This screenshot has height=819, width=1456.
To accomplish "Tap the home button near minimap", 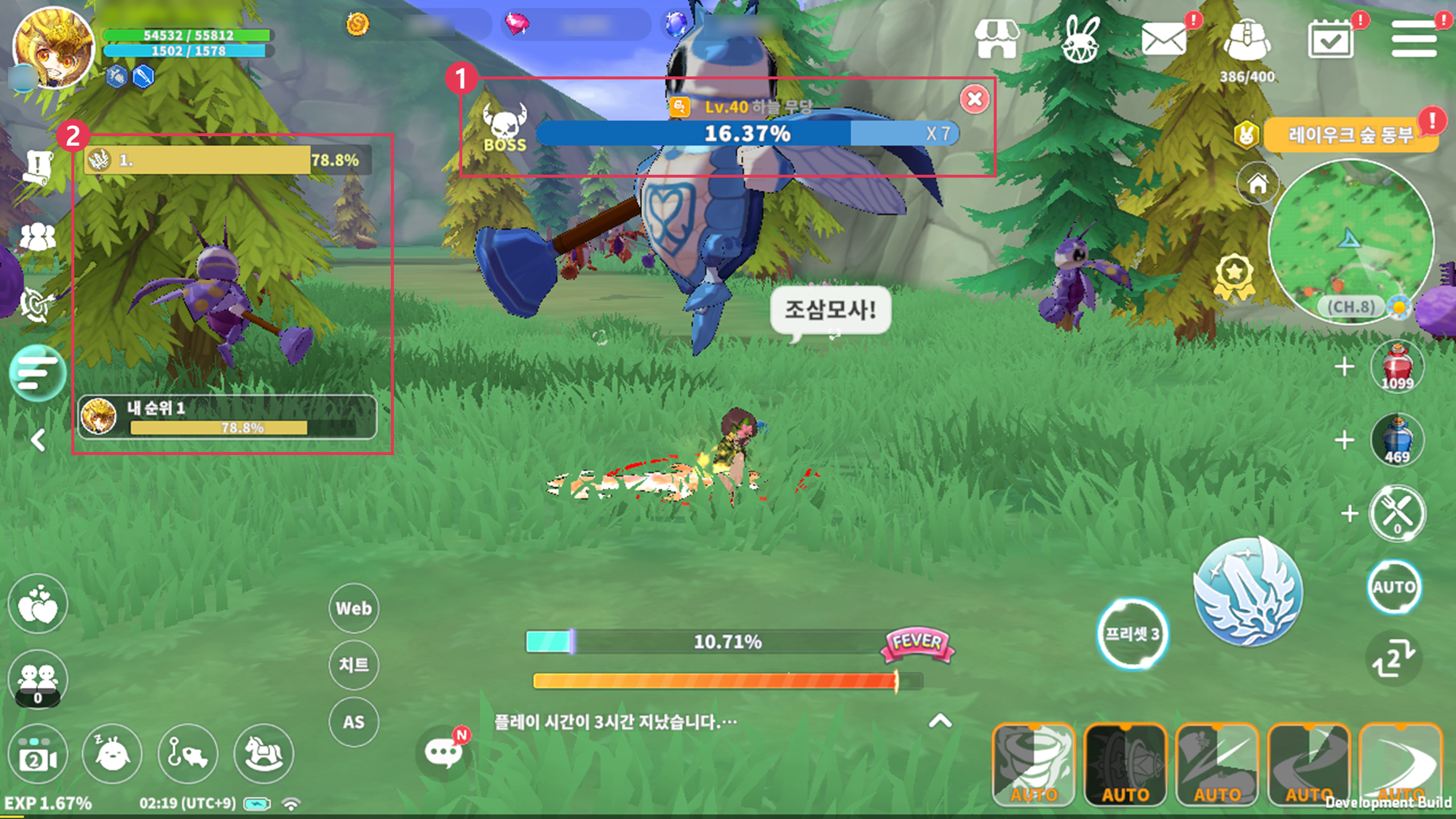I will pos(1258,183).
